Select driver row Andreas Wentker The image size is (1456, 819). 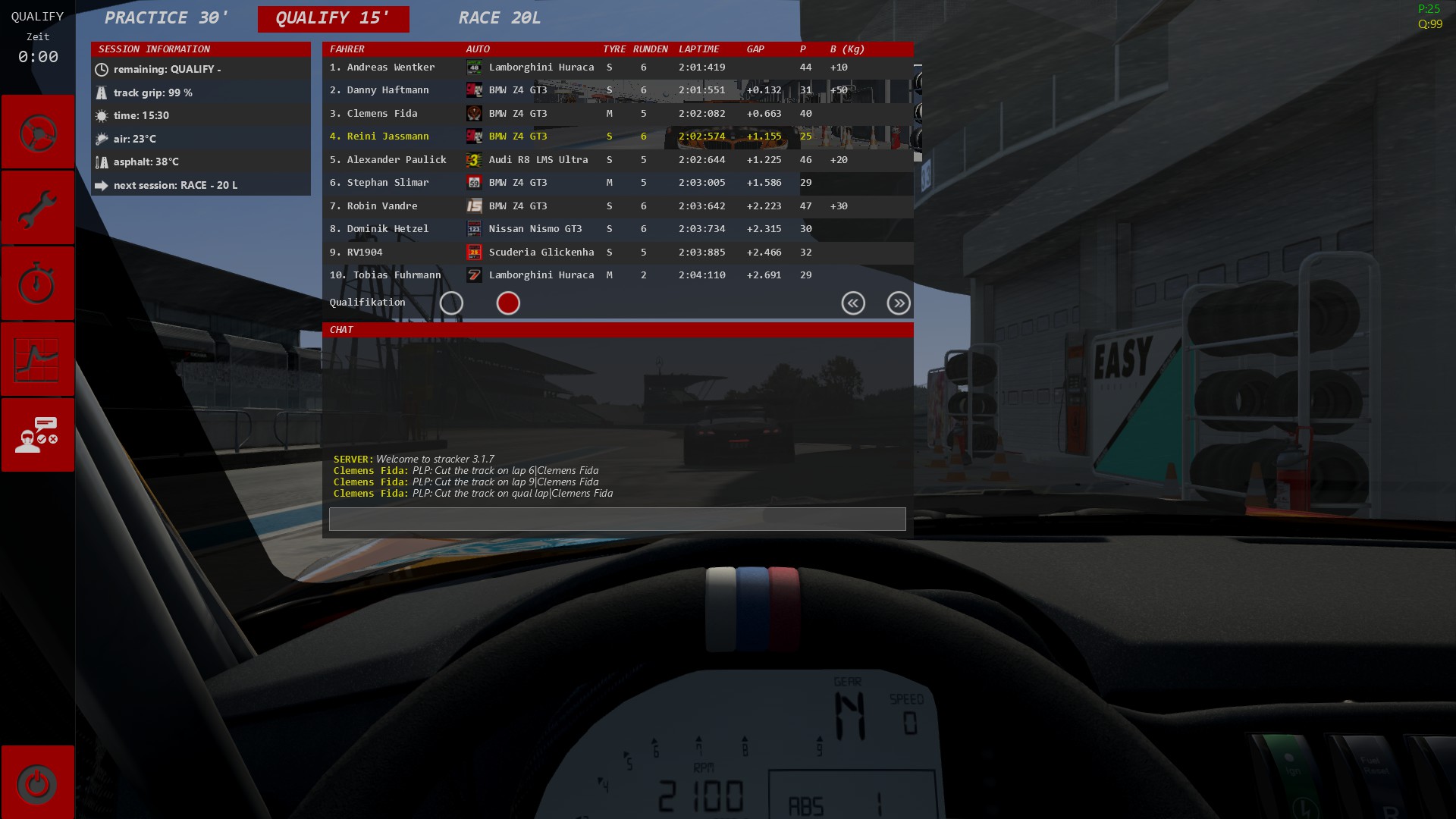coord(391,67)
